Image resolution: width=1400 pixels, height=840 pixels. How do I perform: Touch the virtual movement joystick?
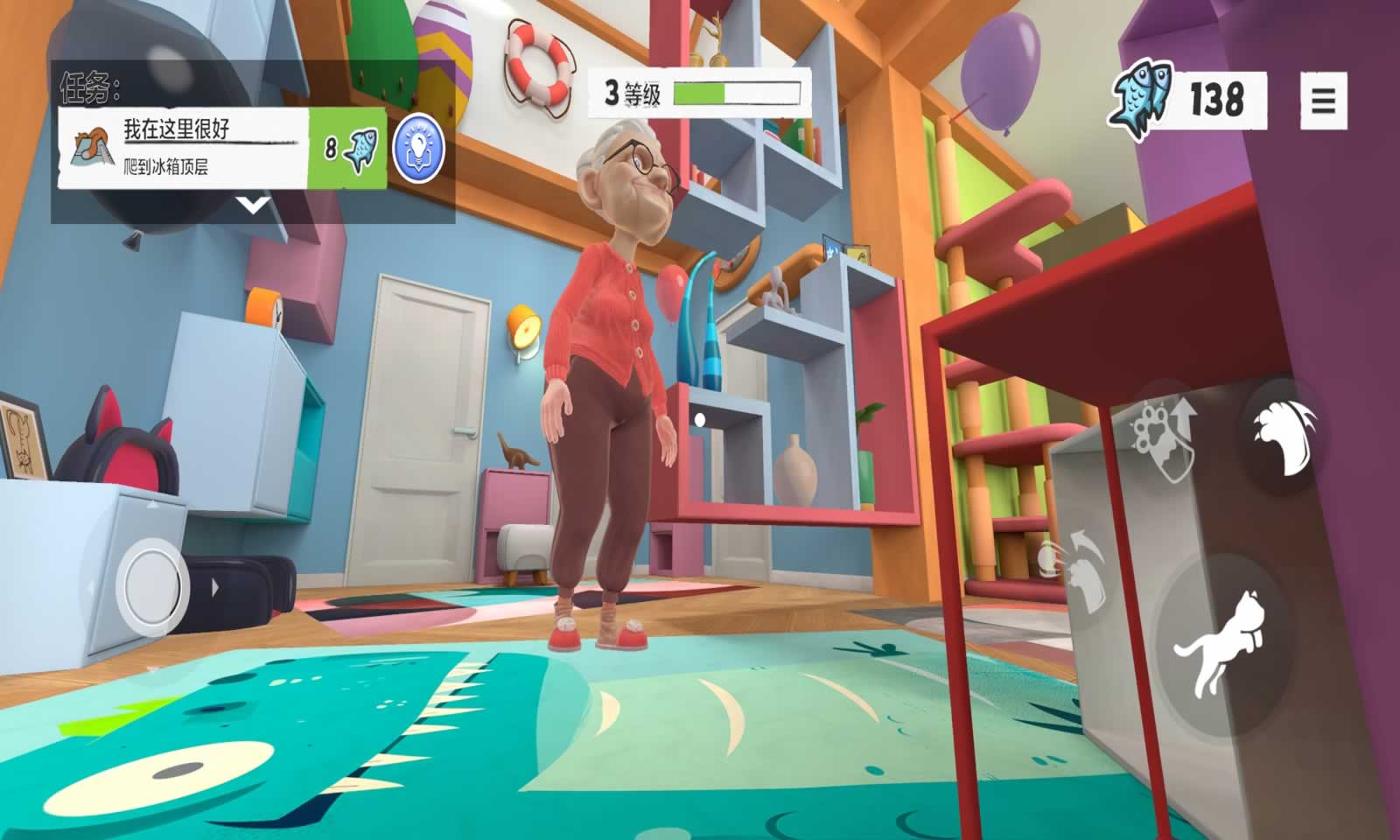click(153, 582)
